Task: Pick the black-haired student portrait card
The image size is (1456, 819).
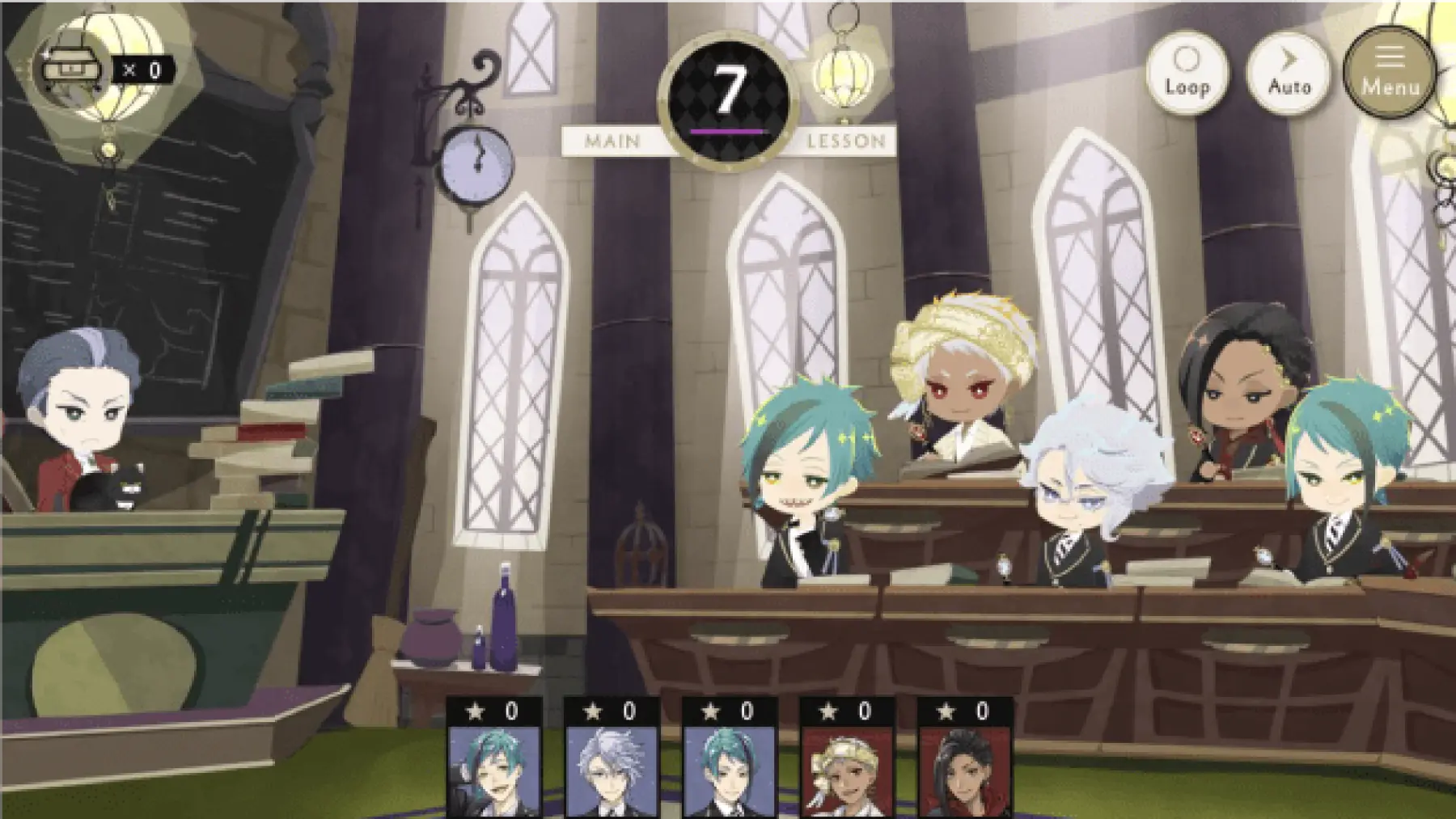Action: pyautogui.click(x=965, y=768)
